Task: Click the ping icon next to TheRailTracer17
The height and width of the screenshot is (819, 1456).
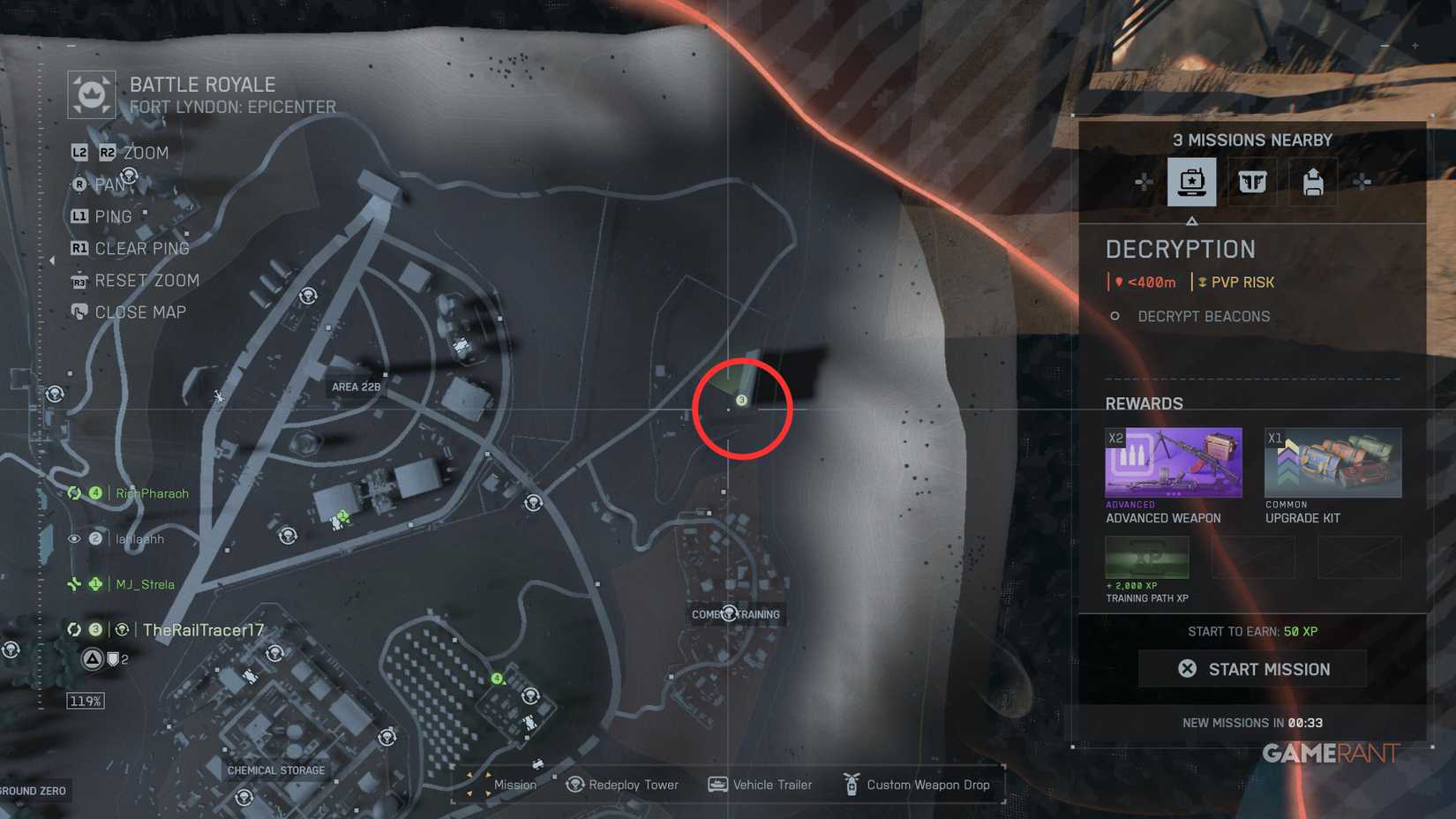Action: [123, 629]
